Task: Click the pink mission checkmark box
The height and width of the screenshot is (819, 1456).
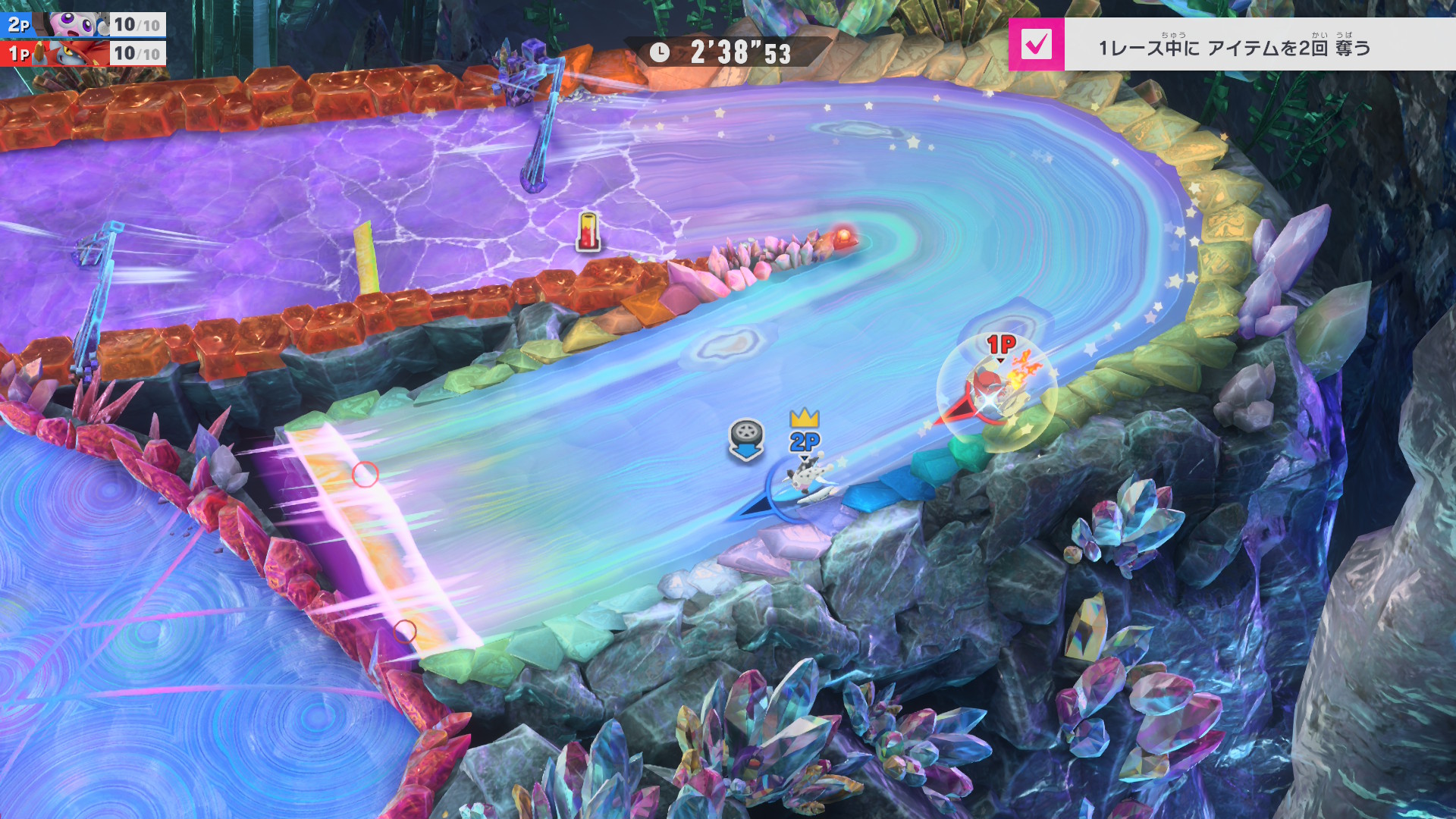Action: (1036, 44)
